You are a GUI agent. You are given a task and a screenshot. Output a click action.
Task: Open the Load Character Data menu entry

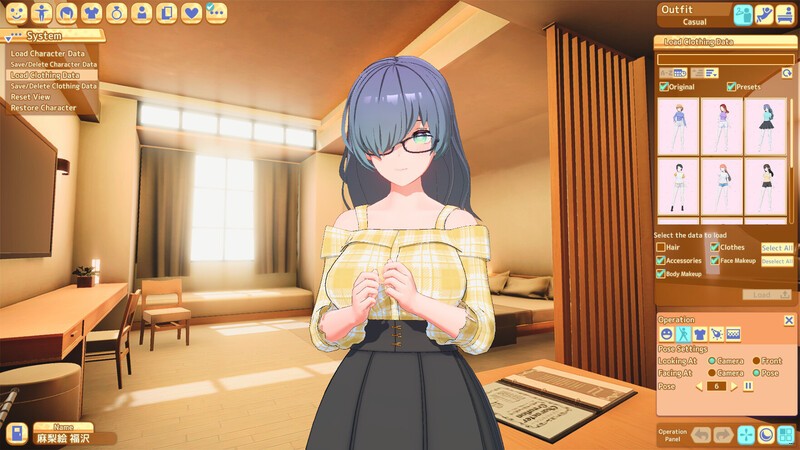(45, 53)
